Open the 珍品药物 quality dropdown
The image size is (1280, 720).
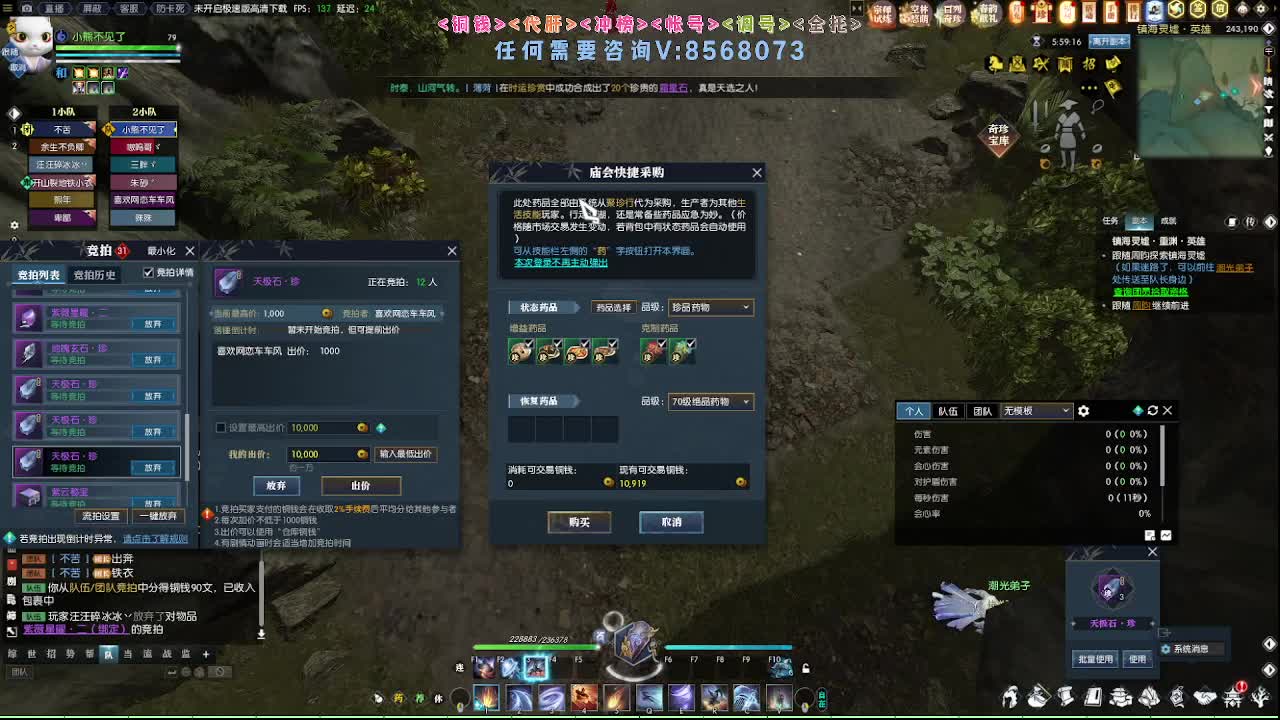pos(709,307)
